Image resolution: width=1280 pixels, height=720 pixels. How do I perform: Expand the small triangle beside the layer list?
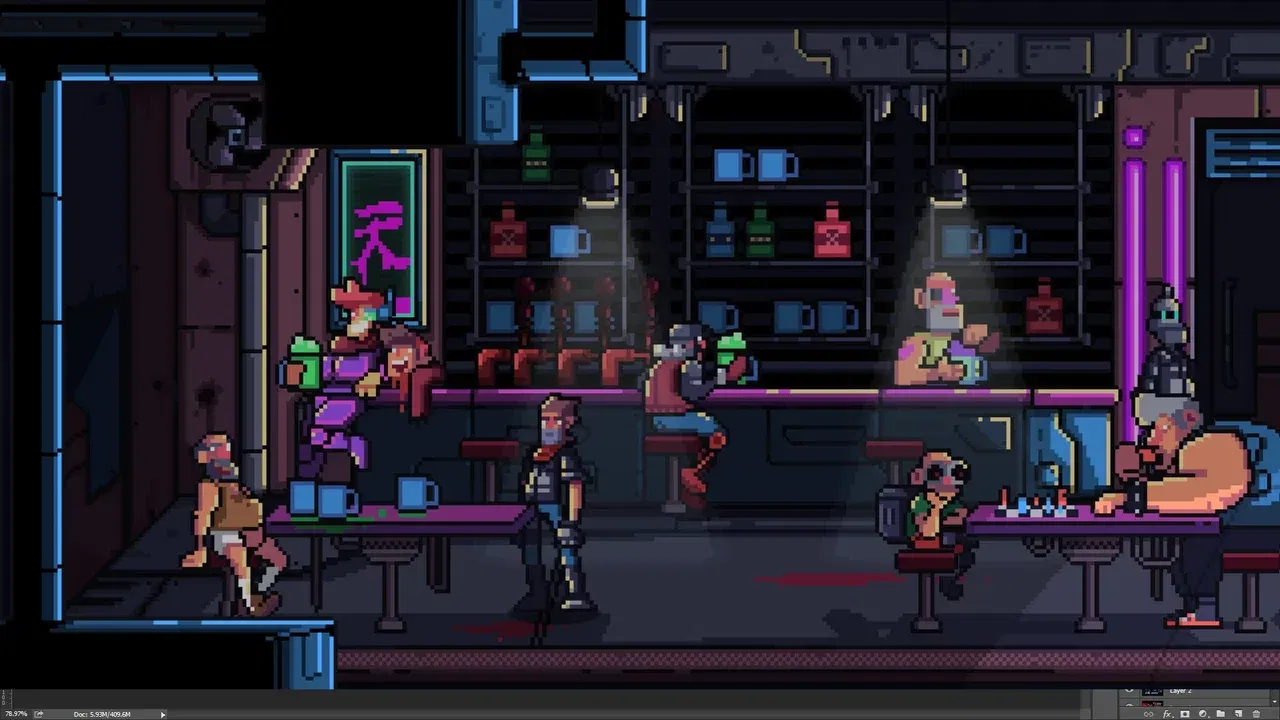pyautogui.click(x=1275, y=702)
